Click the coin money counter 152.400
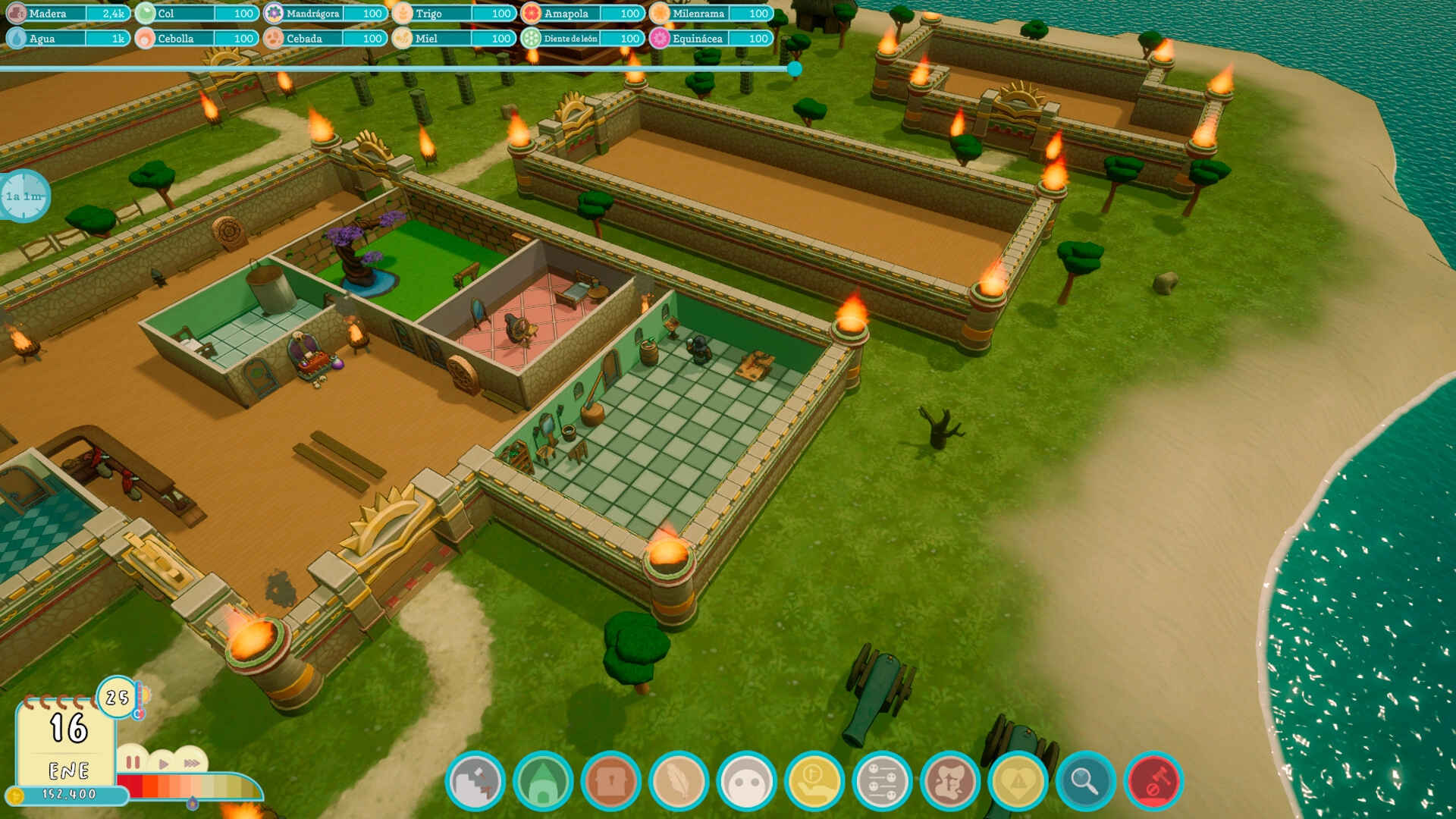This screenshot has width=1456, height=819. (68, 795)
